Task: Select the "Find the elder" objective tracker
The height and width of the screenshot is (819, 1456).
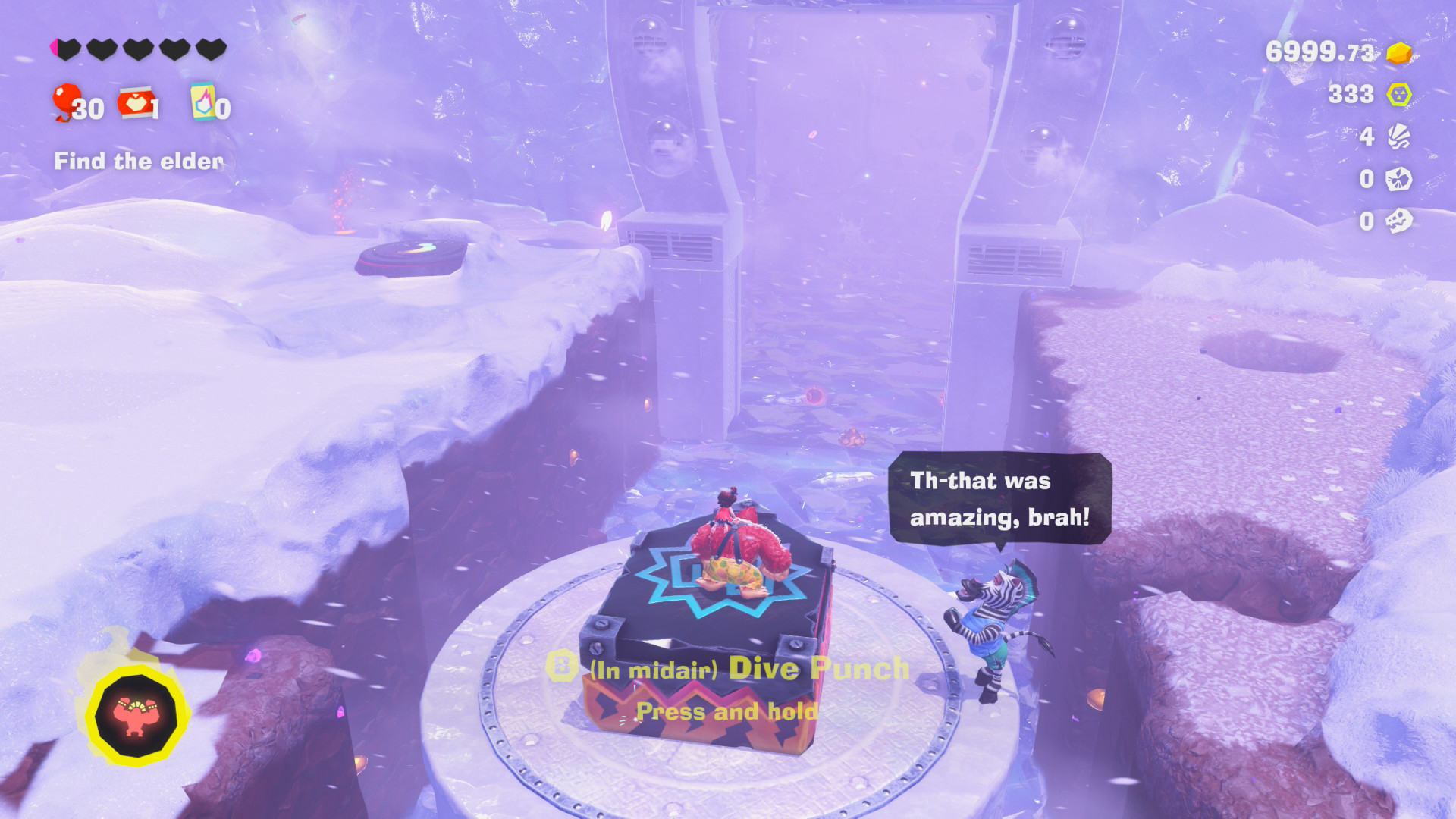Action: click(139, 161)
